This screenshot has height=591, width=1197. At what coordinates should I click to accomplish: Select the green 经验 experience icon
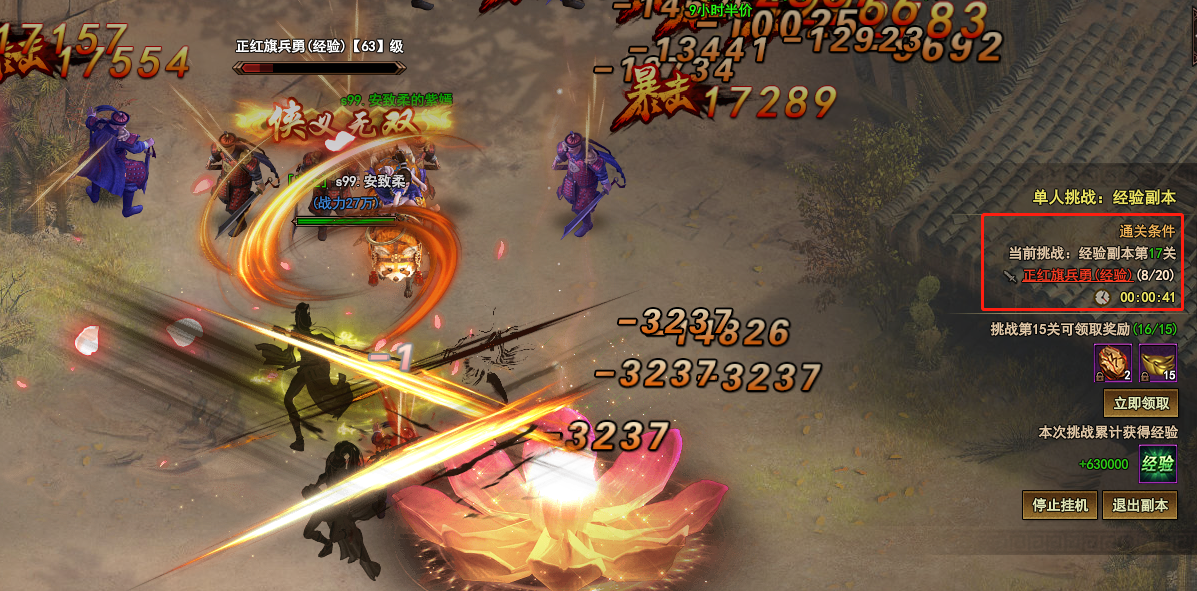coord(1158,465)
